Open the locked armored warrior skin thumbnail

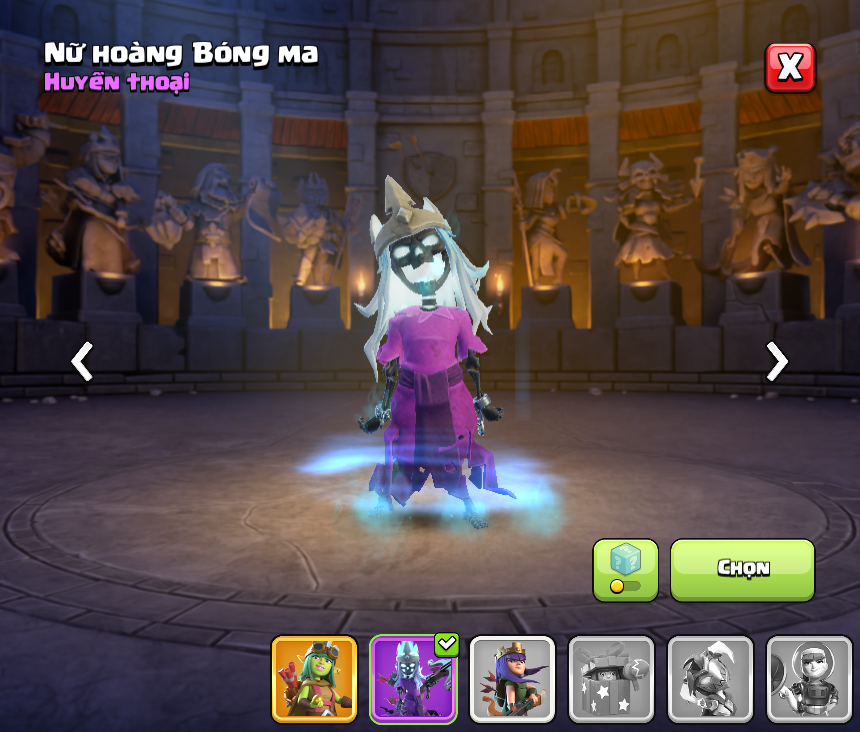(710, 679)
